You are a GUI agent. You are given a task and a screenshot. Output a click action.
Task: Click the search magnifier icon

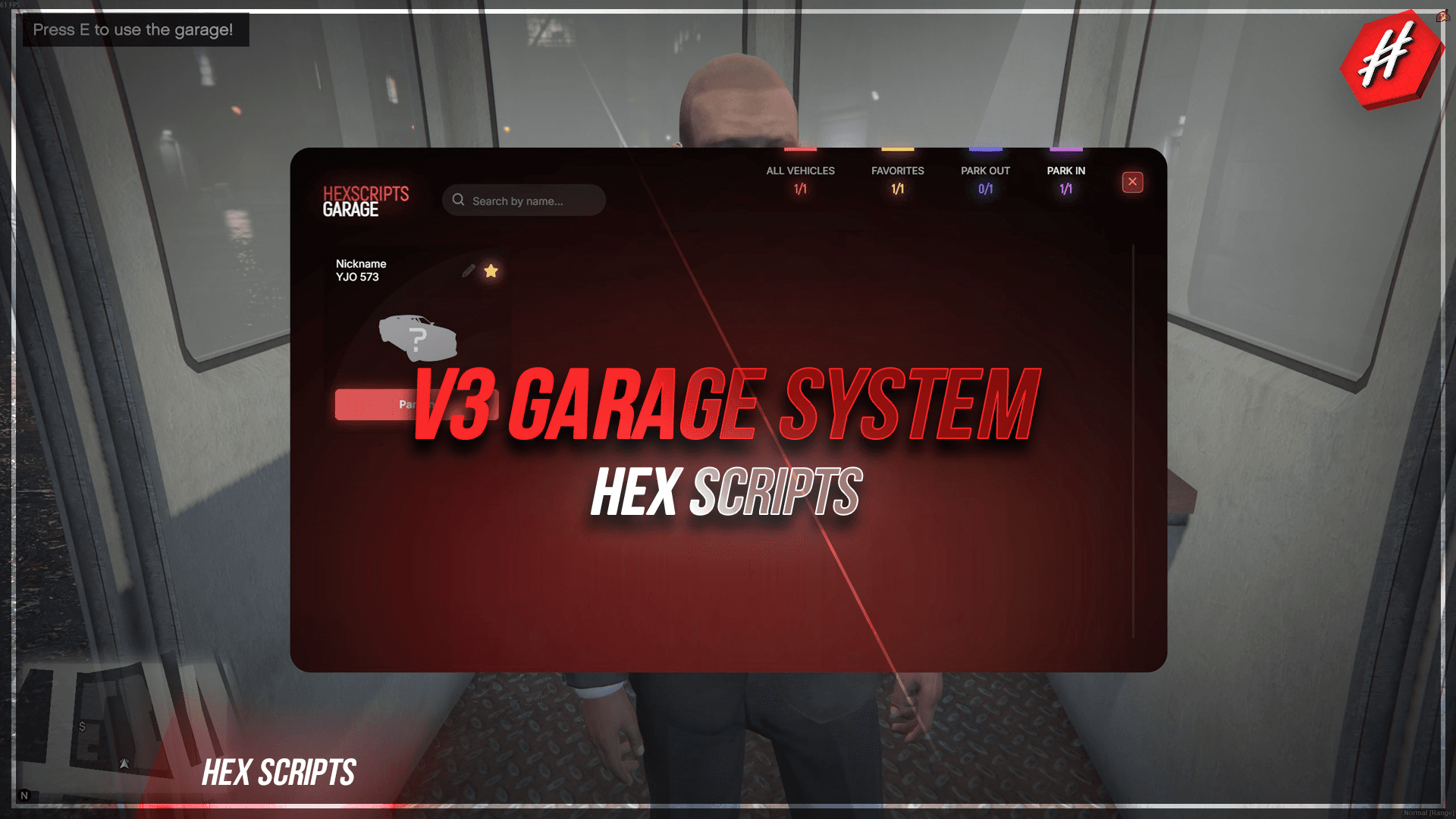[x=459, y=199]
